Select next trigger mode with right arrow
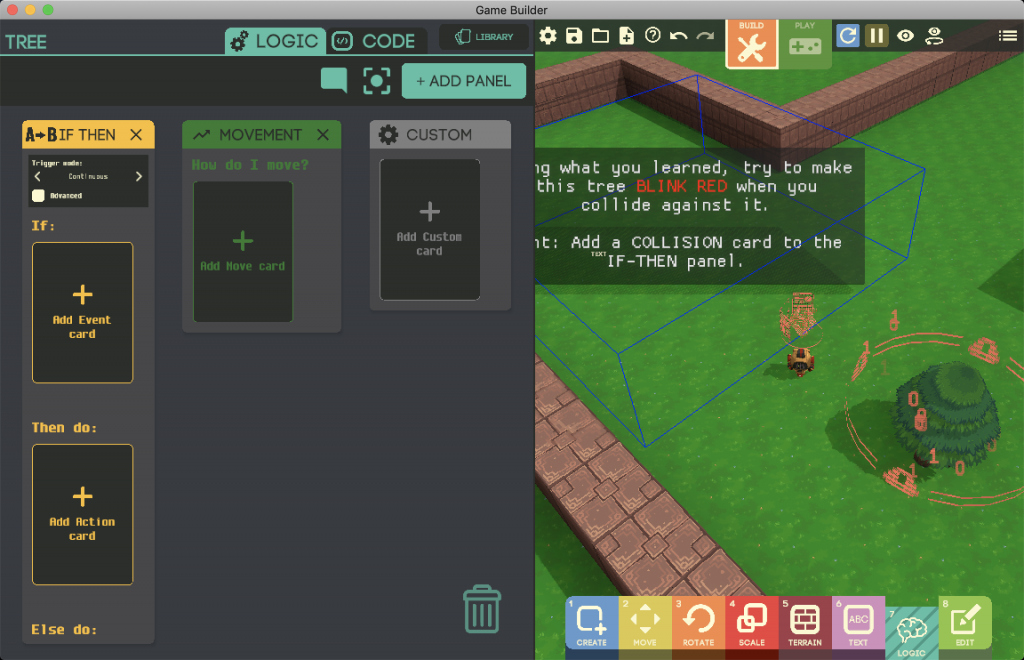 [139, 177]
